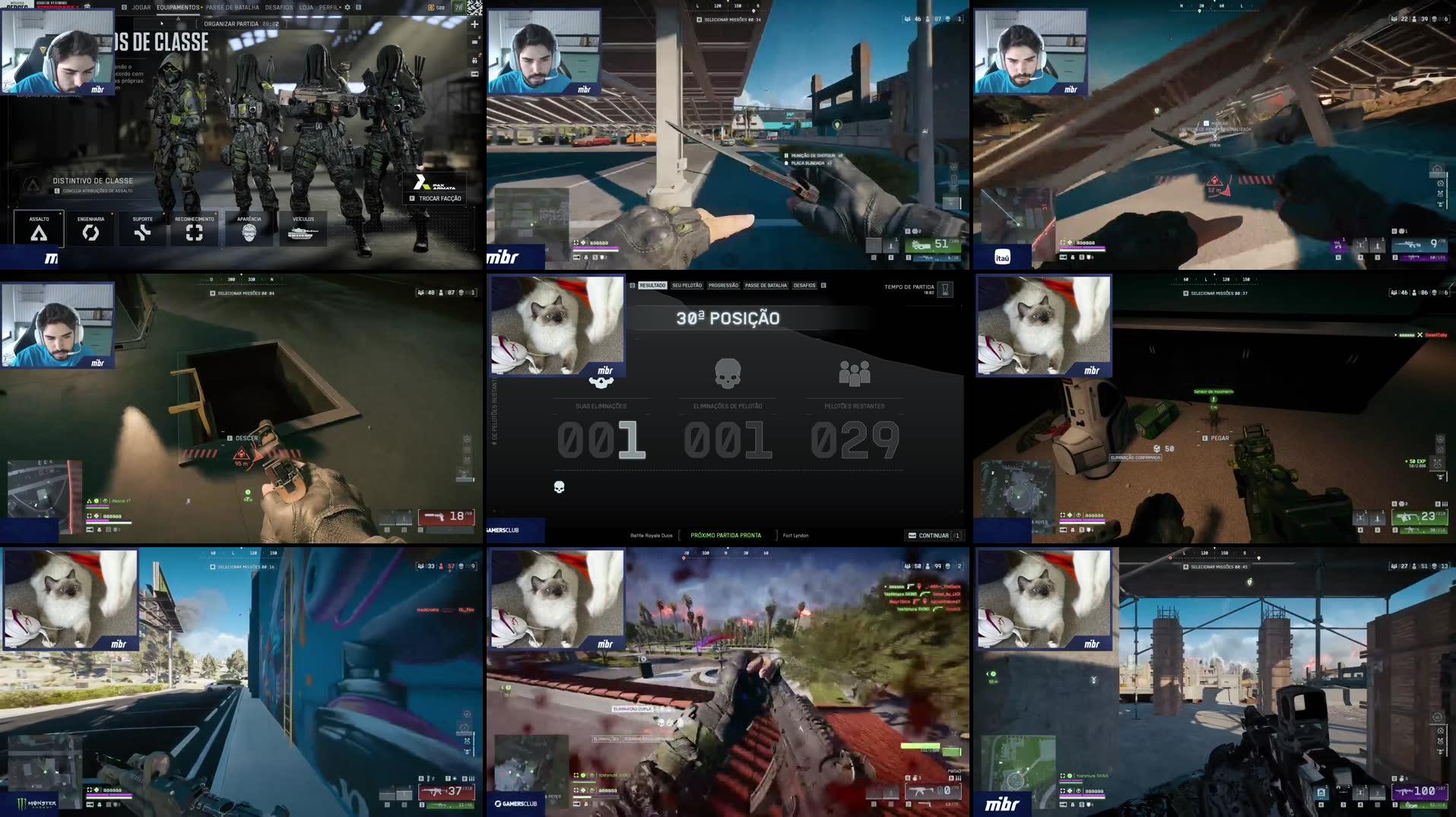Click the Trocar Facção button
This screenshot has height=817, width=1456.
tap(434, 198)
